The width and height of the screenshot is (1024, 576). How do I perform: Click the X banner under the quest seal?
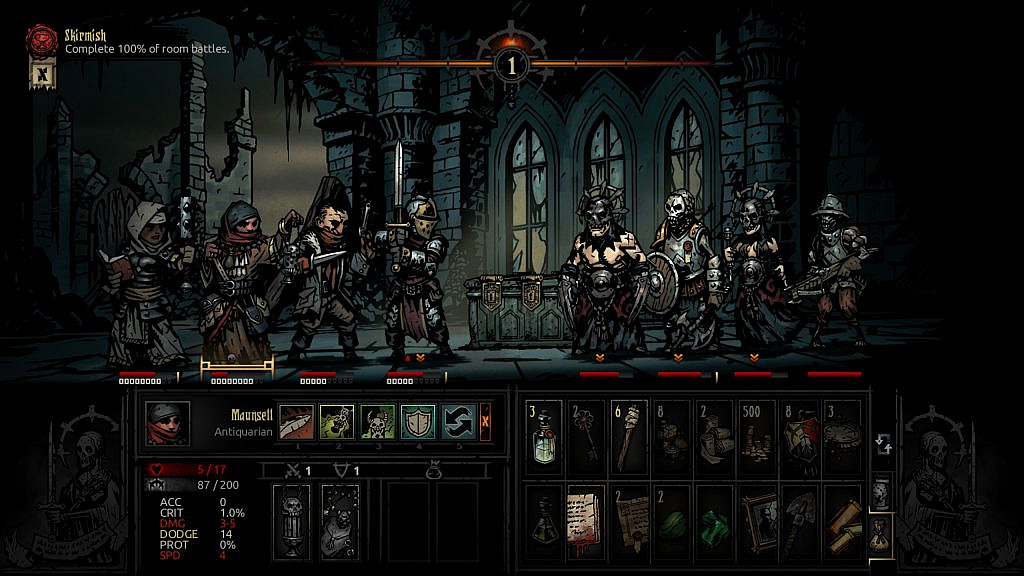coord(42,75)
